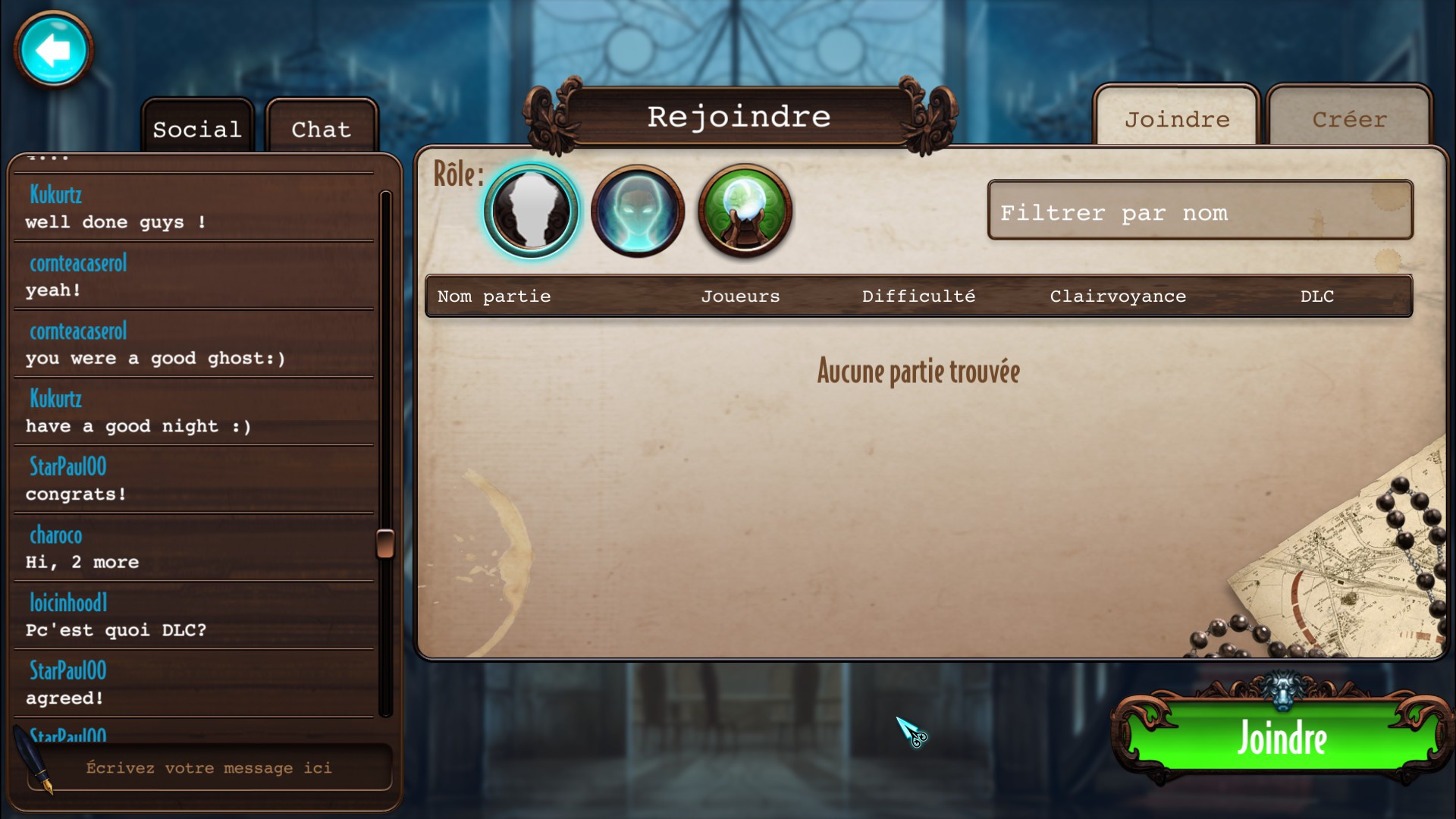Sort the list by Joueurs
This screenshot has height=819, width=1456.
click(x=740, y=297)
